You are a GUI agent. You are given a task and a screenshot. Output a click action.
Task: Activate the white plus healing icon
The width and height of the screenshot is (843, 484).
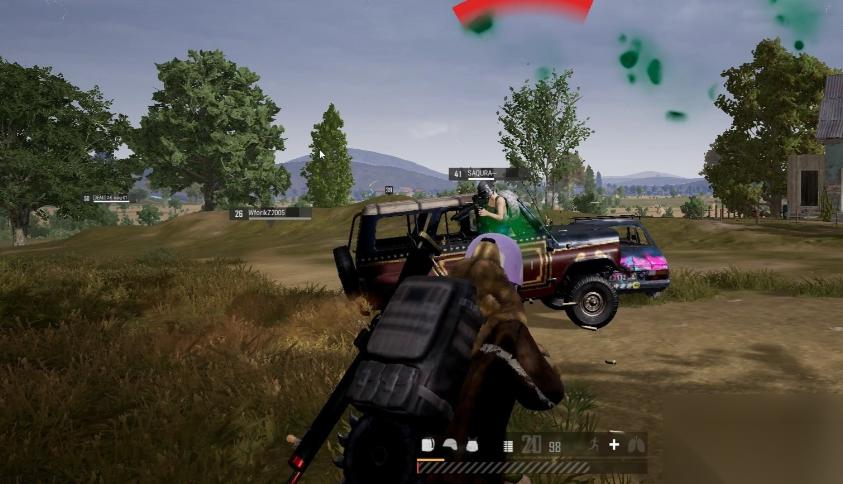614,445
